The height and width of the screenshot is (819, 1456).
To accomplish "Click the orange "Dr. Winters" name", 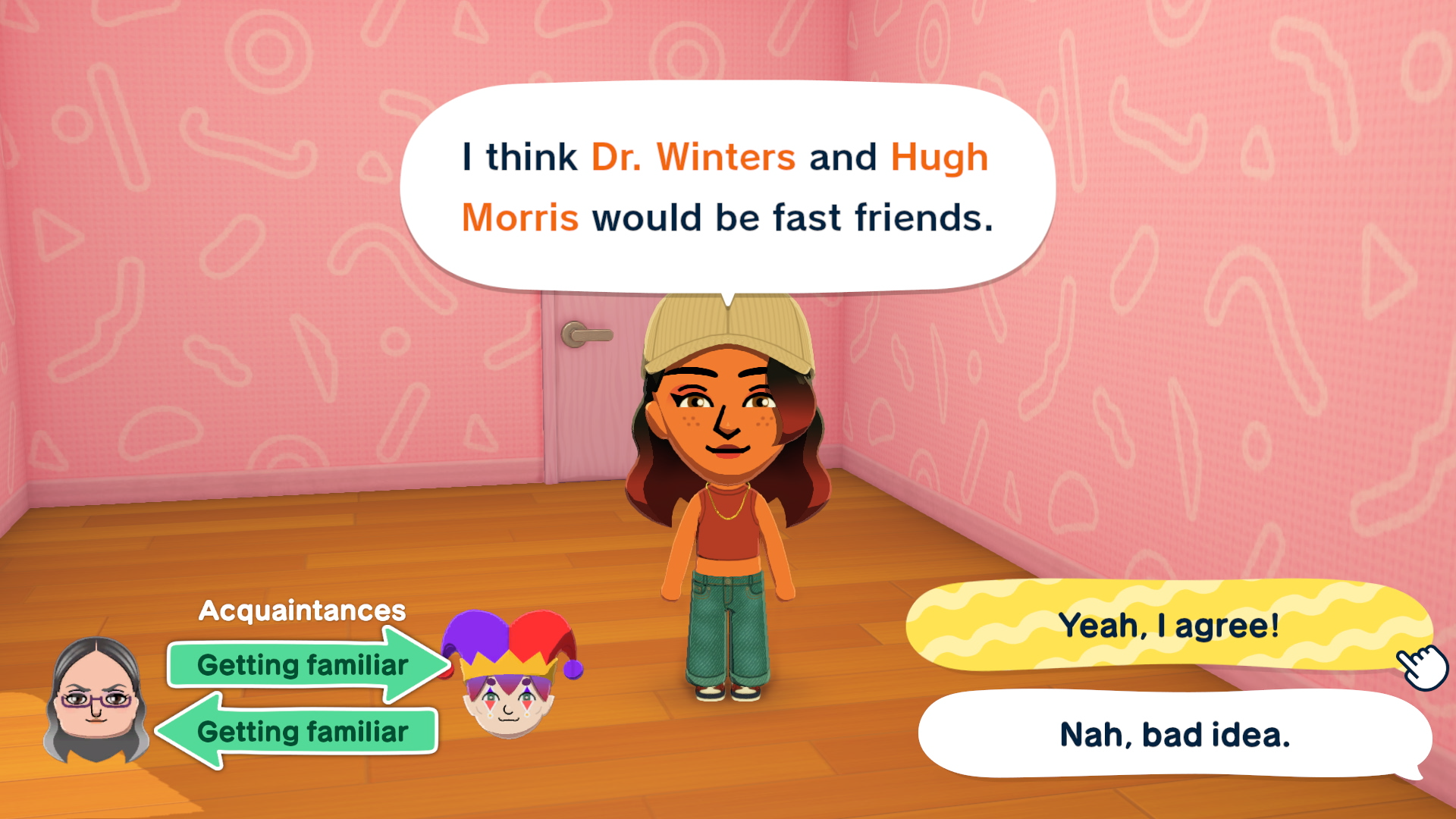I will coord(692,157).
